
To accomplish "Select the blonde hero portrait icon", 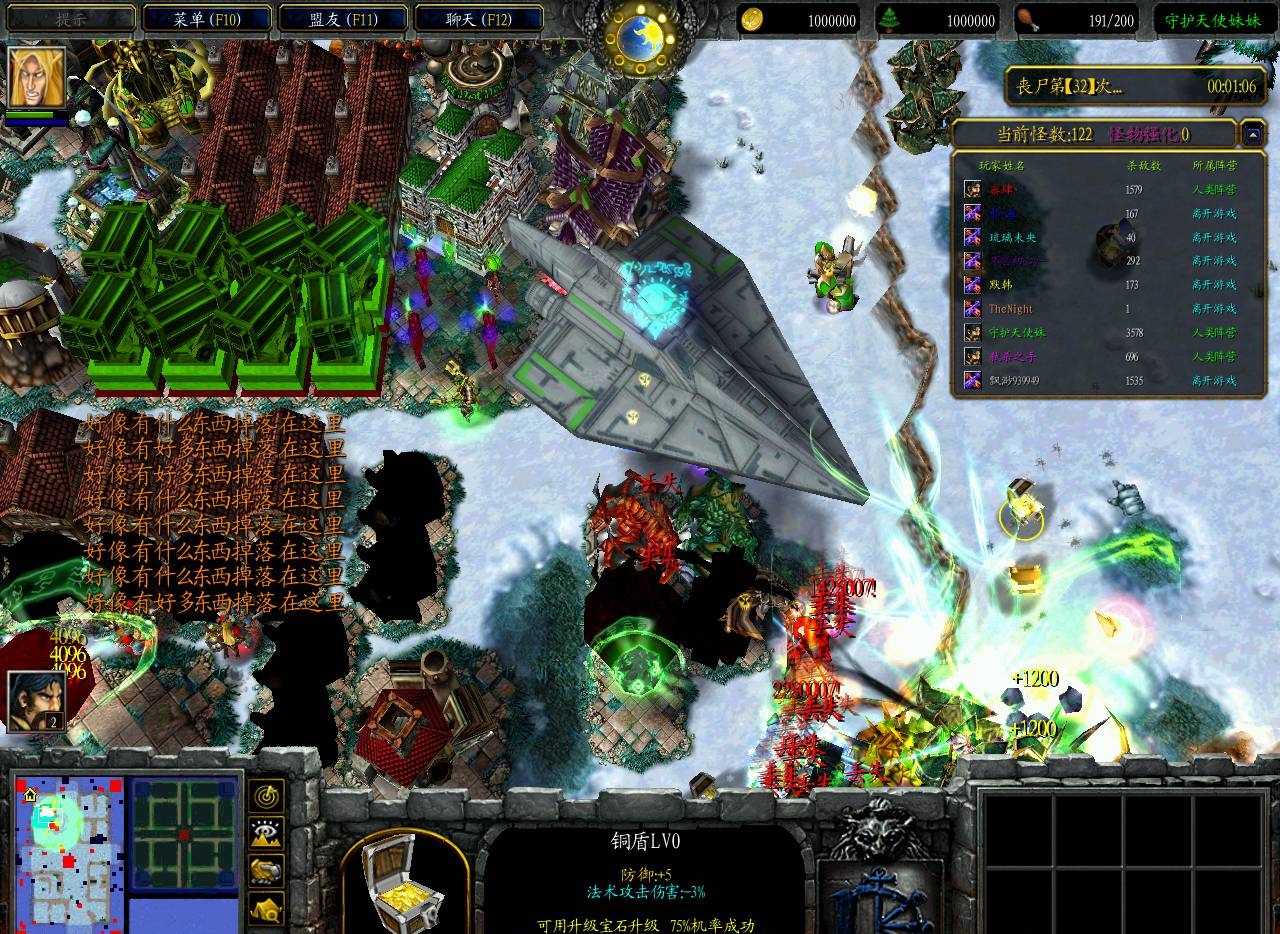I will pos(37,77).
